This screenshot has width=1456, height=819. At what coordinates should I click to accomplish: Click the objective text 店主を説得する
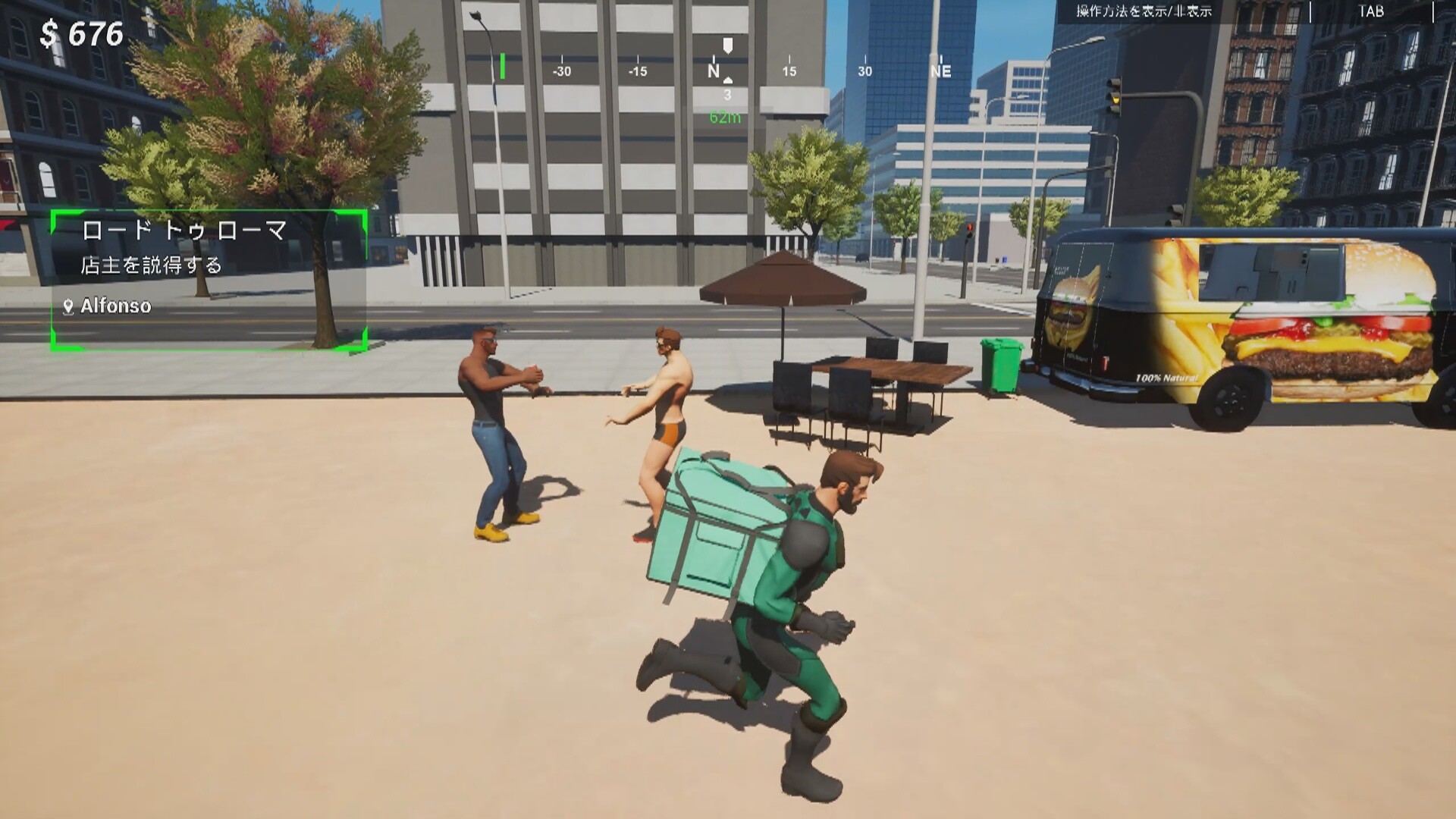coord(152,265)
